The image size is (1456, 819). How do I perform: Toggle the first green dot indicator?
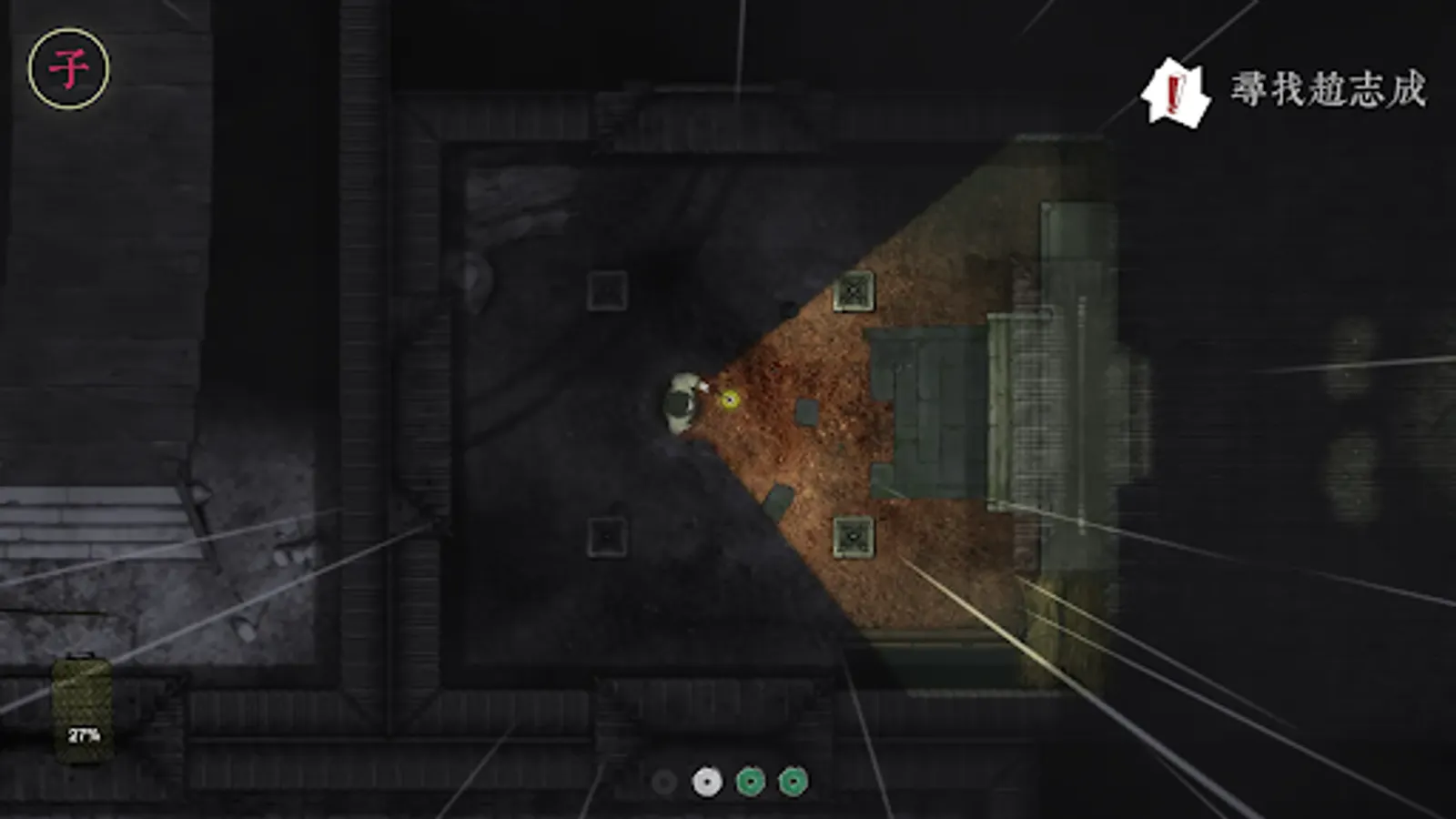(x=750, y=780)
